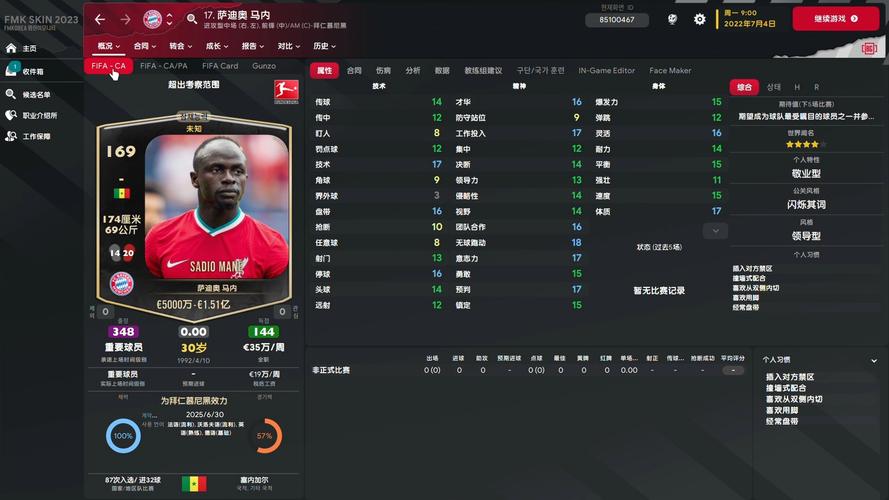Switch to the 伤病 injuries tab
Image resolution: width=889 pixels, height=500 pixels.
pos(383,71)
